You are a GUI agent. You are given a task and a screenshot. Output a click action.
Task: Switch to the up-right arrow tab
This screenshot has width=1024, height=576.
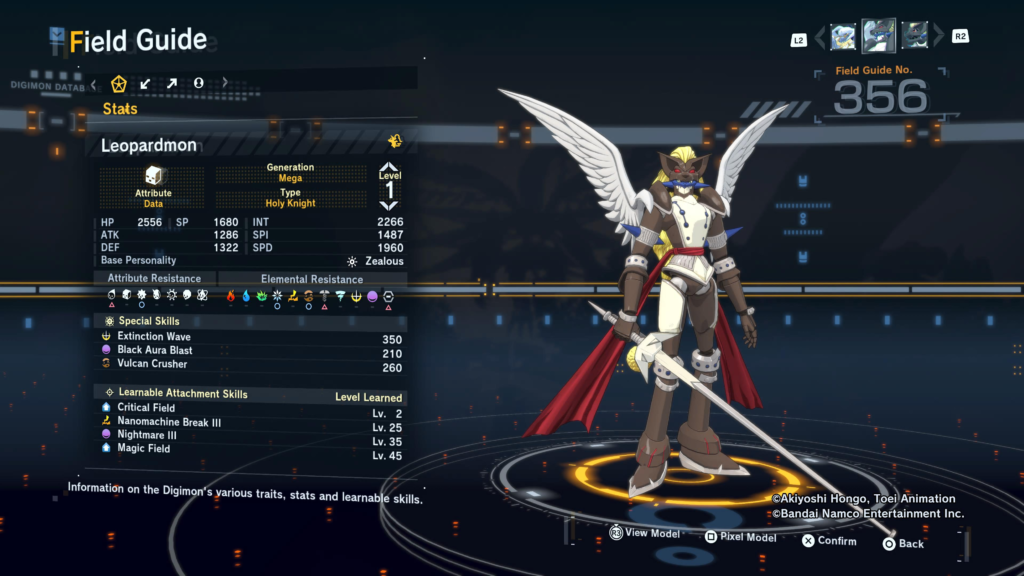pyautogui.click(x=172, y=83)
